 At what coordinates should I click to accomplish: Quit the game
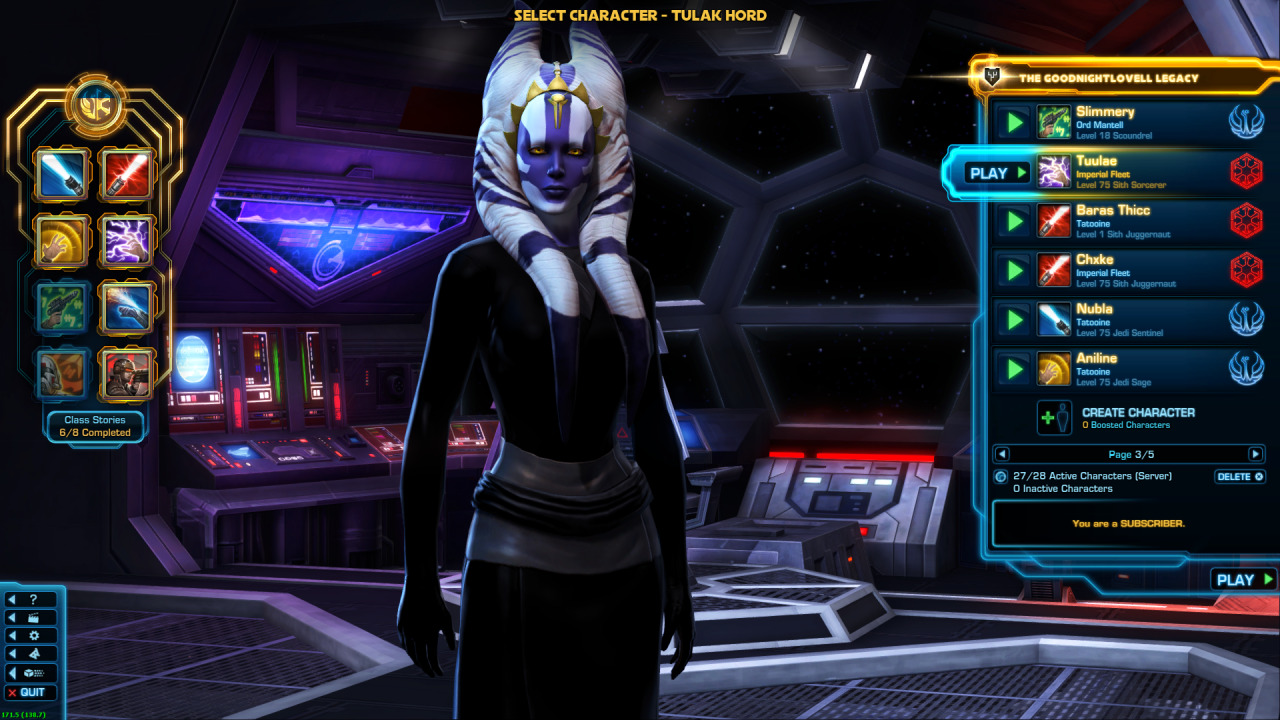32,692
